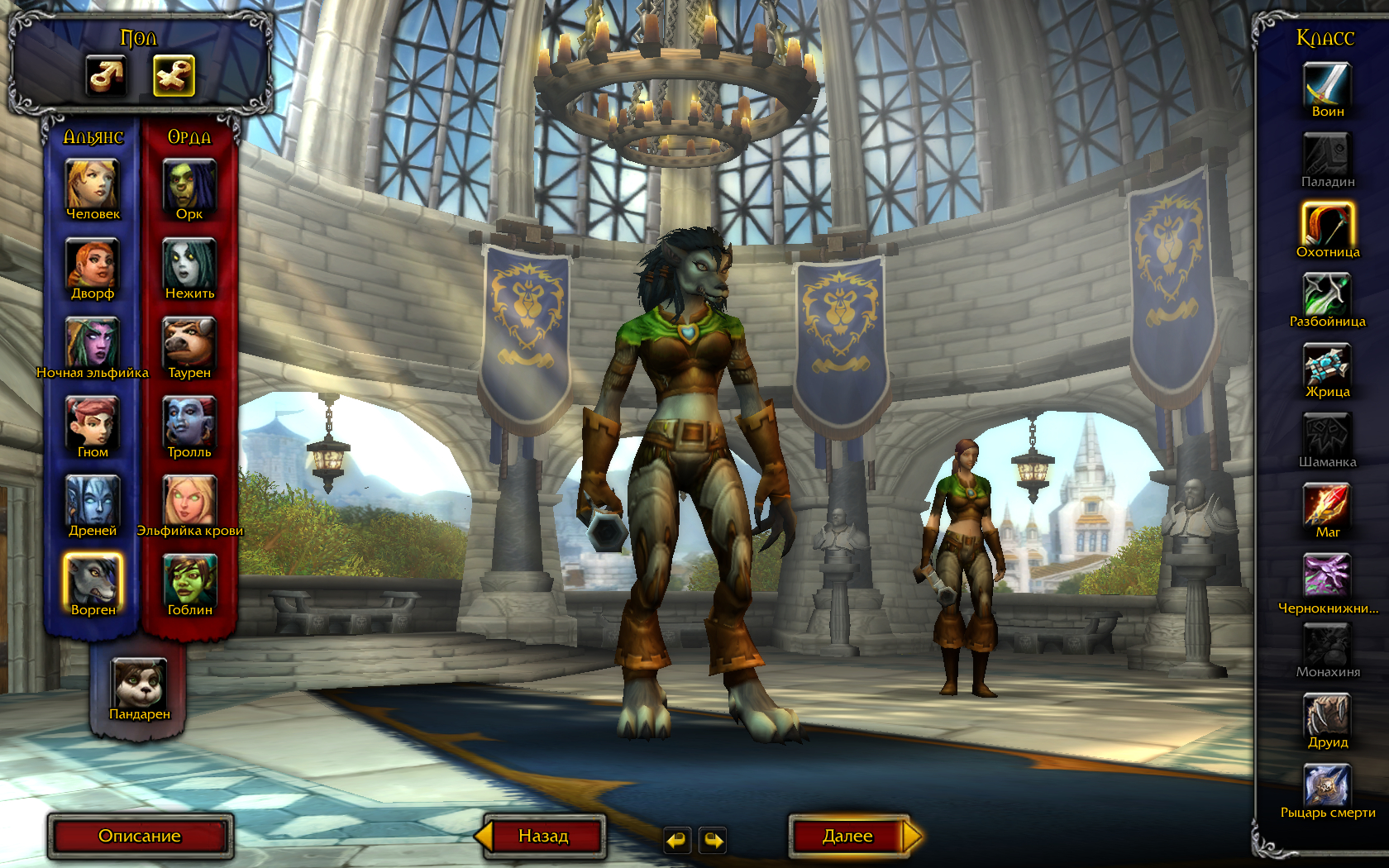Select the Охотница class icon
Screen dimensions: 1389x868
(x=1327, y=225)
